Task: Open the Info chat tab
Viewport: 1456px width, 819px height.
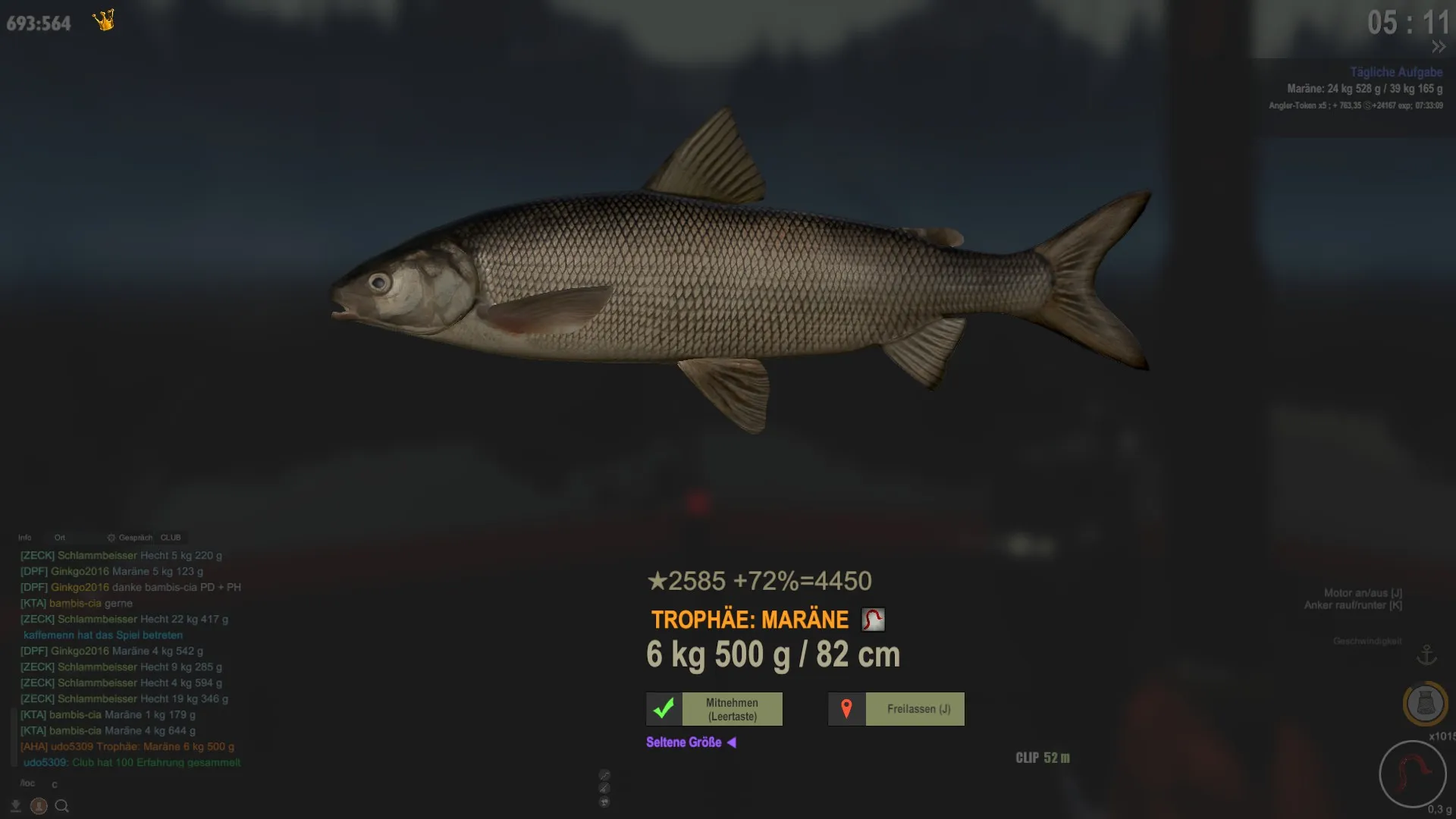Action: 25,538
